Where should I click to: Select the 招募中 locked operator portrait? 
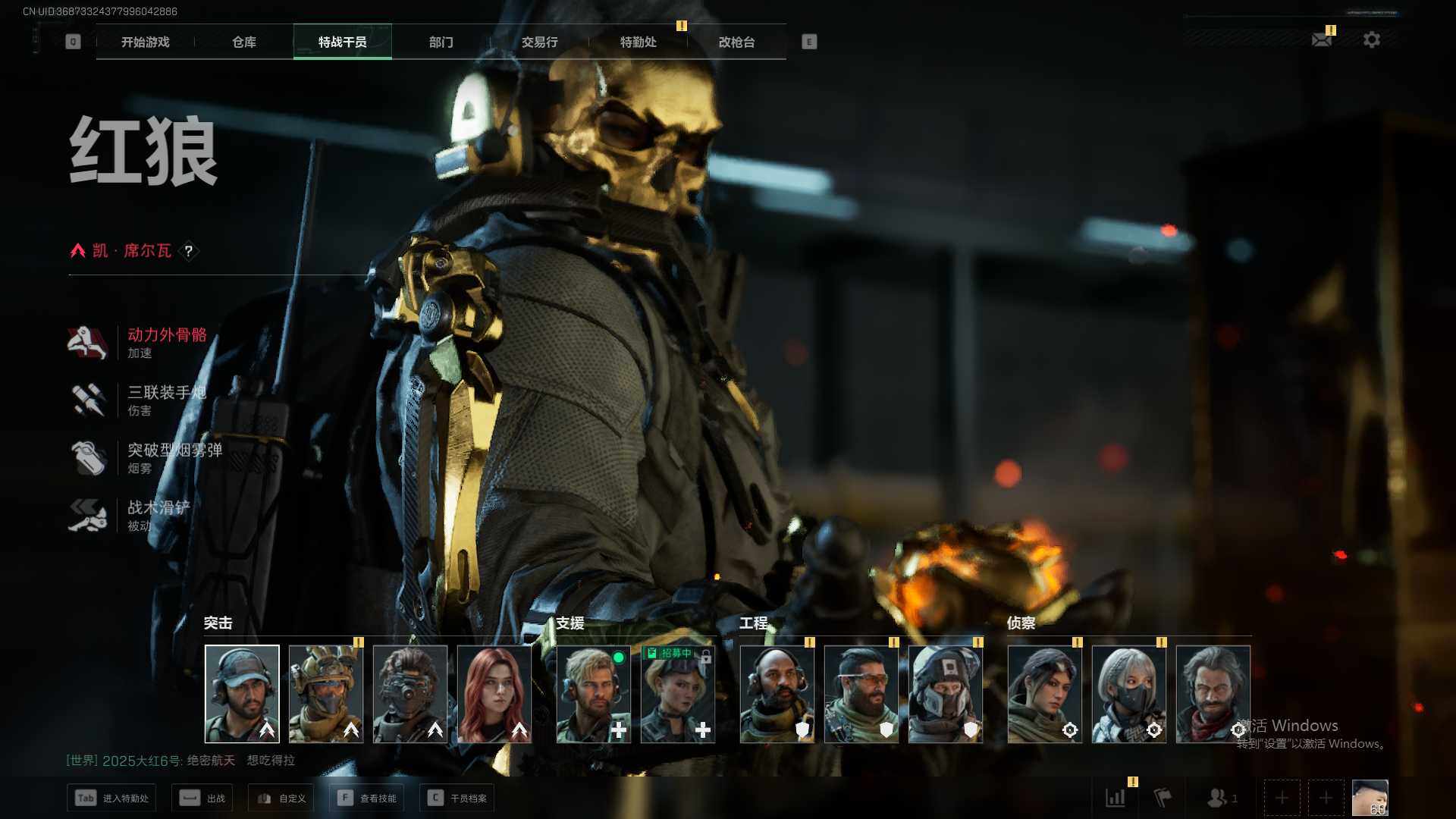pyautogui.click(x=678, y=694)
